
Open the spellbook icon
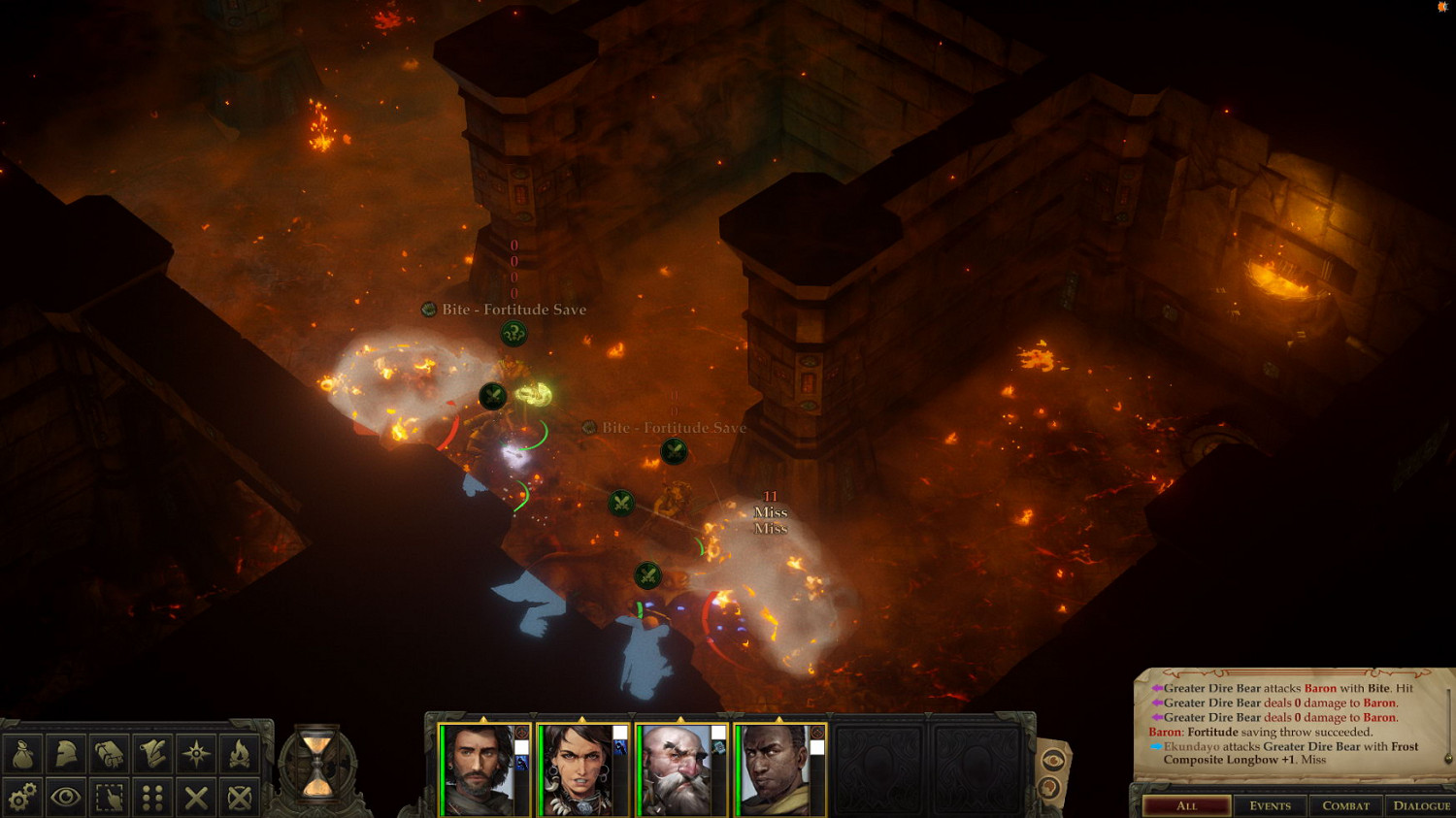click(x=110, y=754)
